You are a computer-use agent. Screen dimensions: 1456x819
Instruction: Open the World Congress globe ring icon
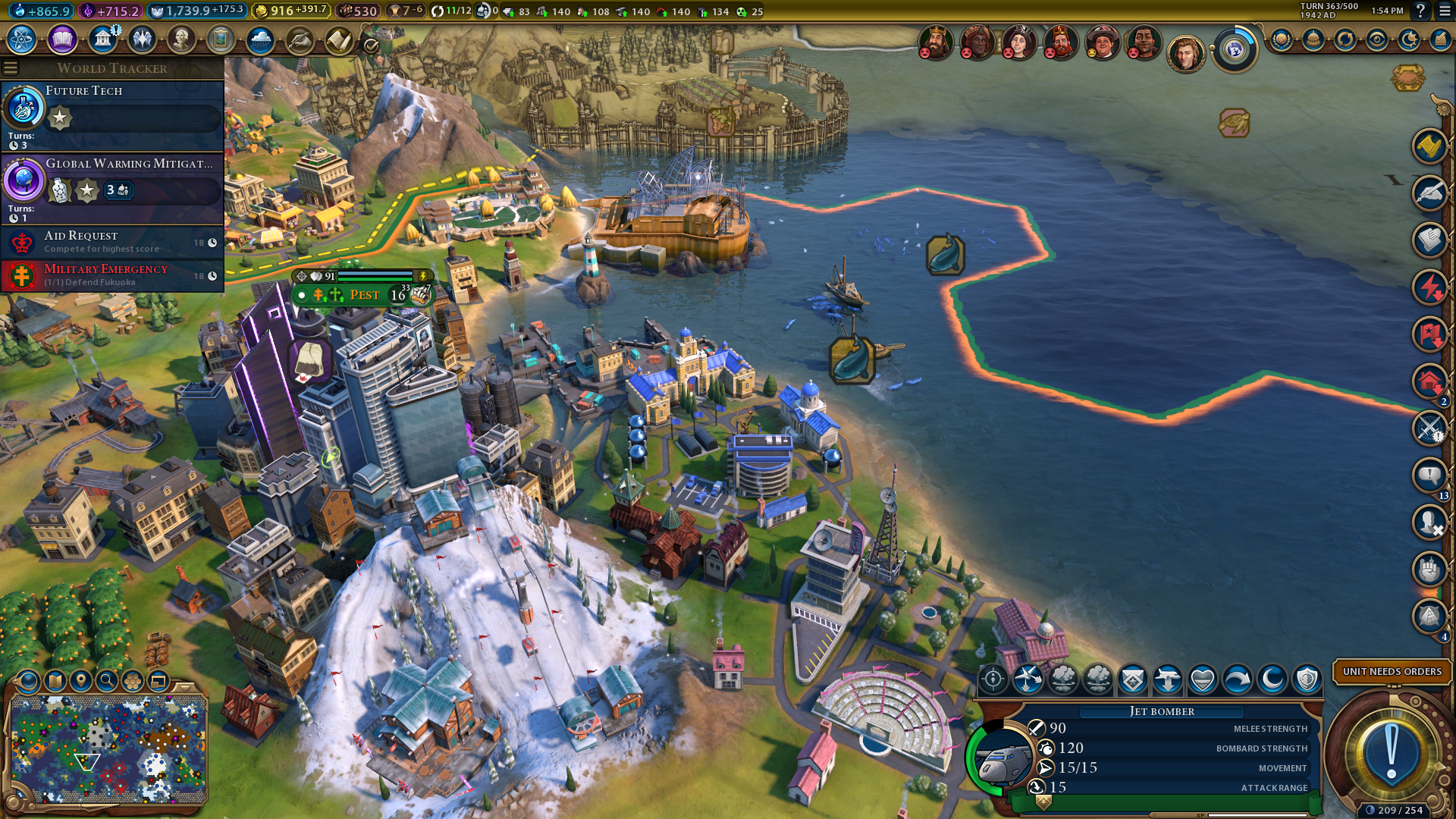tap(1234, 51)
